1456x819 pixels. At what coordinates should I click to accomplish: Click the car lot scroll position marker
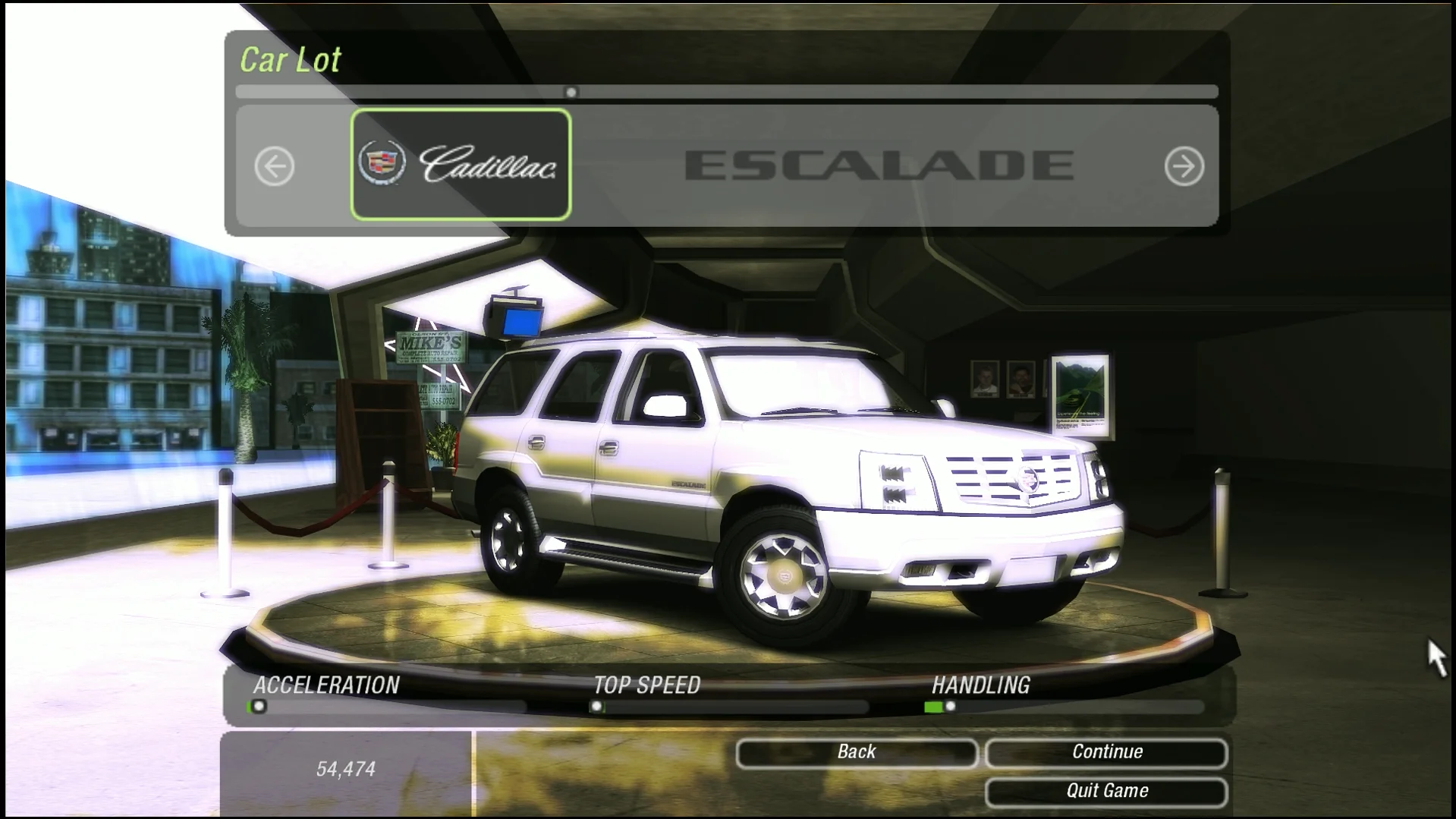[x=571, y=93]
